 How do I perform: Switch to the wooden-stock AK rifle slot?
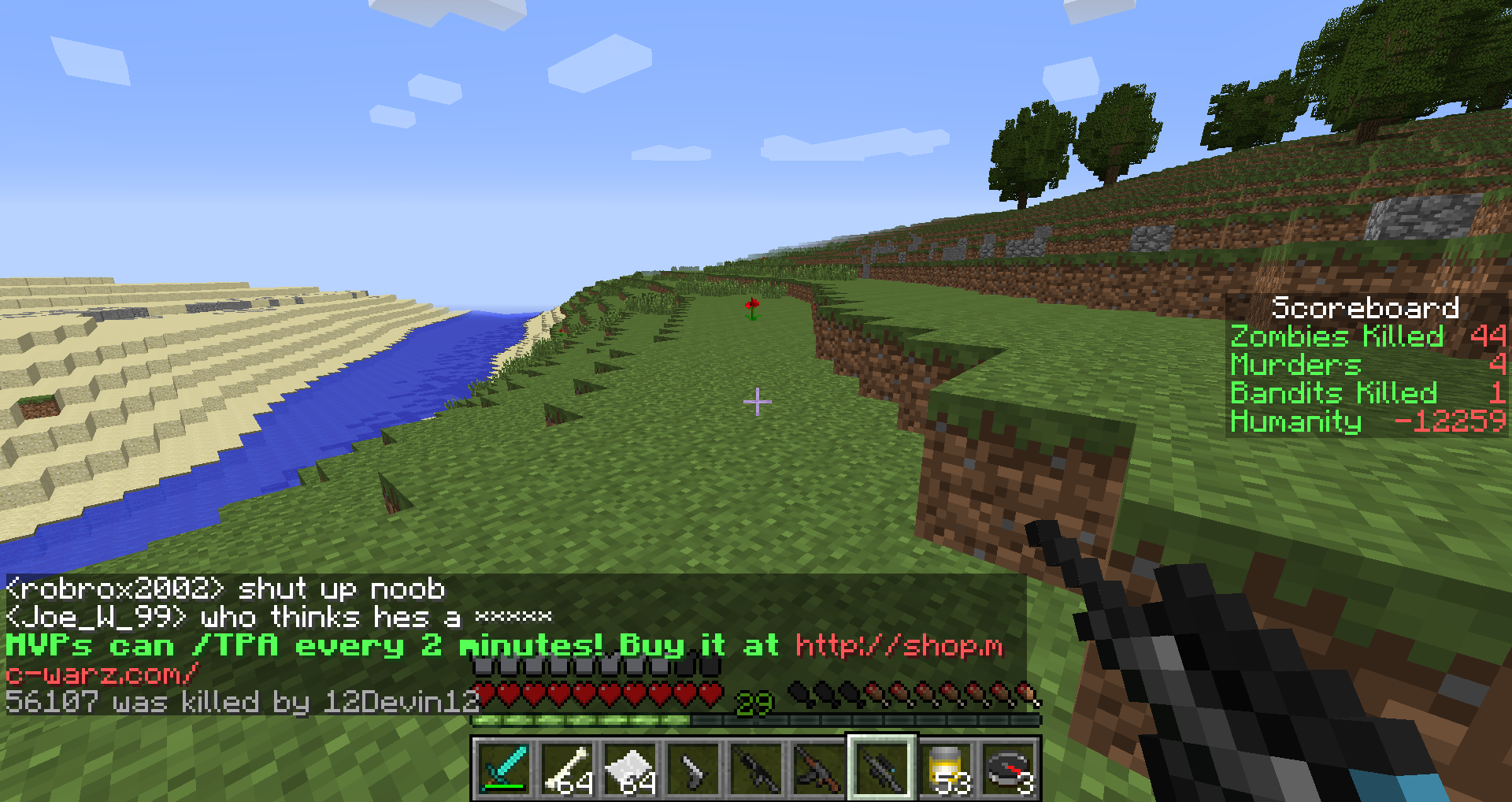coord(819,768)
